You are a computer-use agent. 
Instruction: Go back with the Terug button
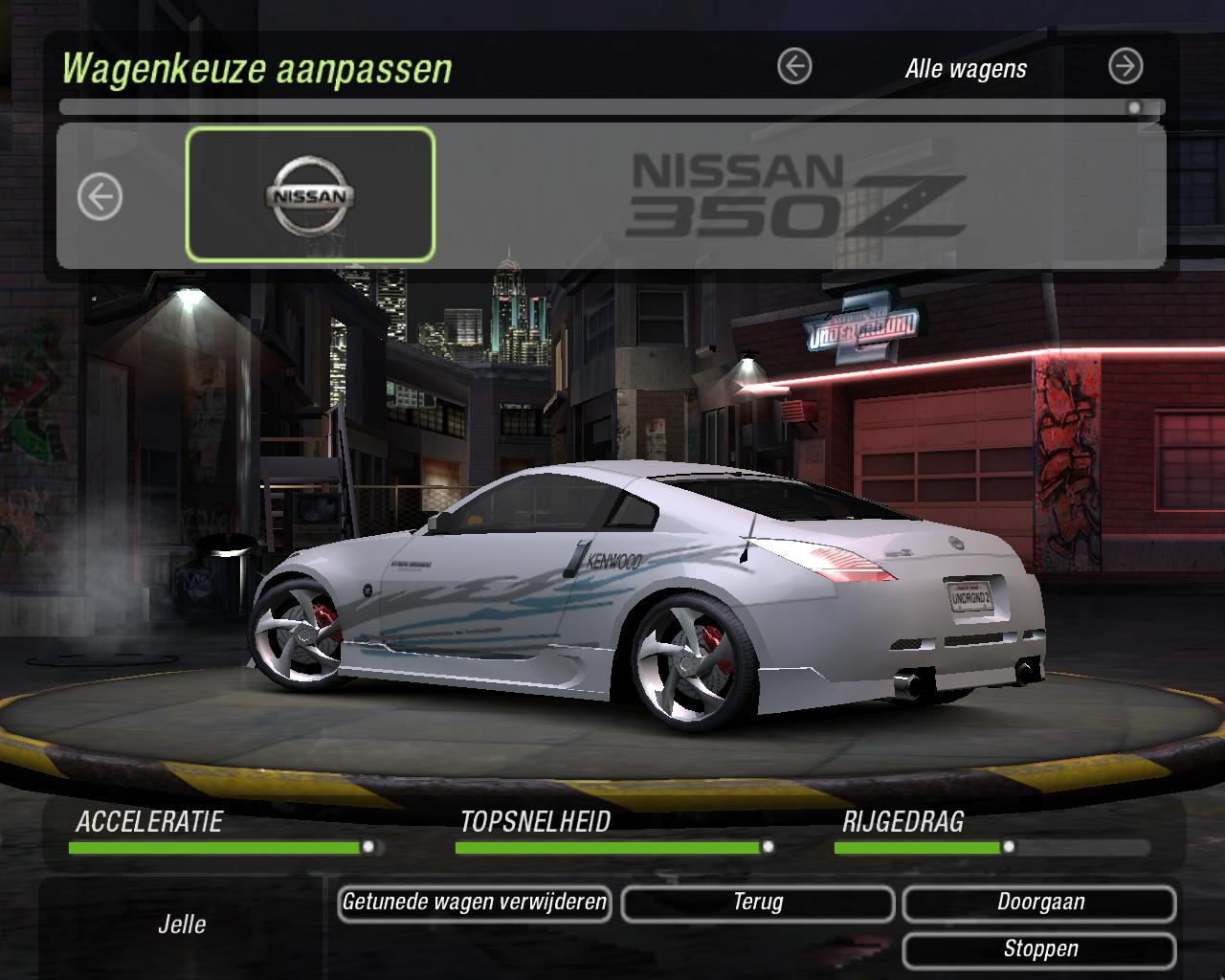coord(757,902)
